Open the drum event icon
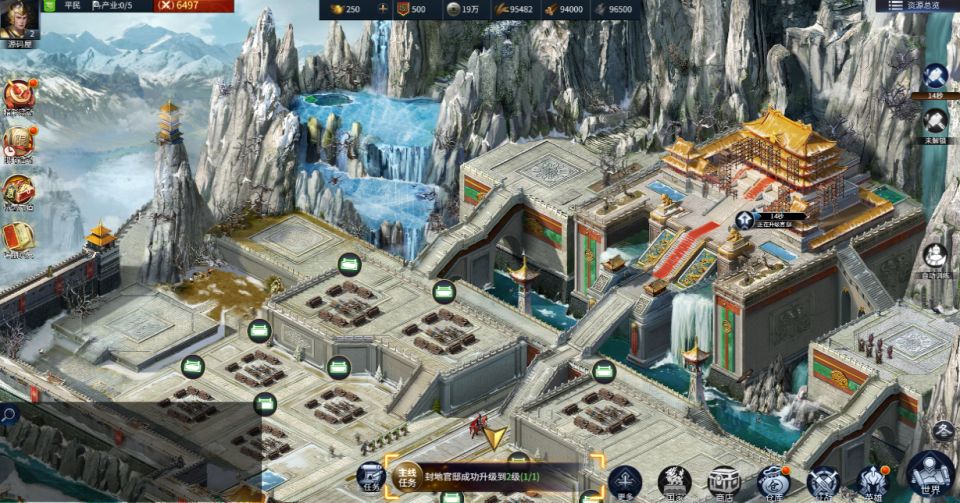This screenshot has height=503, width=960. [x=17, y=96]
